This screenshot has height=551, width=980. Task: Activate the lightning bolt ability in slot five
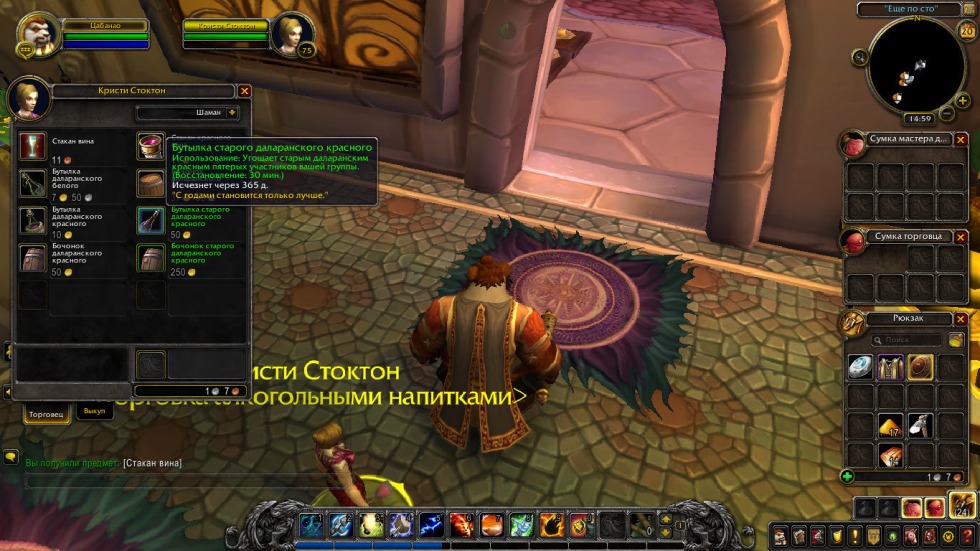[x=431, y=523]
